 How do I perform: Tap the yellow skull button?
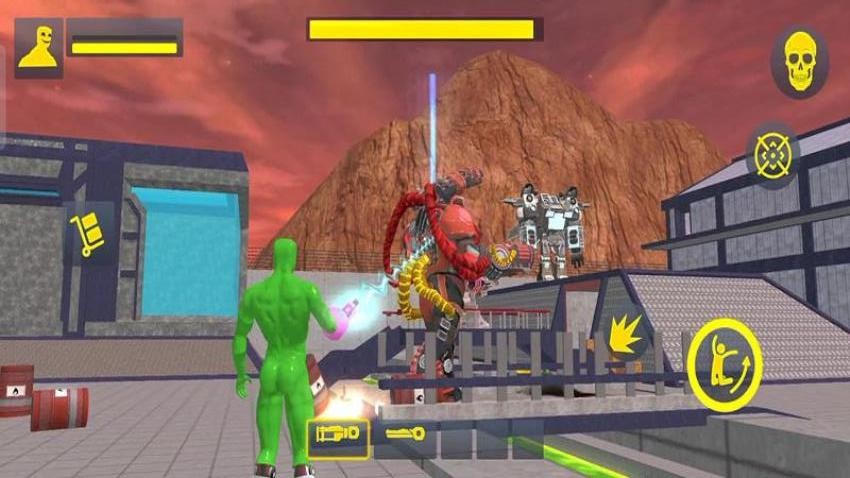[x=799, y=61]
